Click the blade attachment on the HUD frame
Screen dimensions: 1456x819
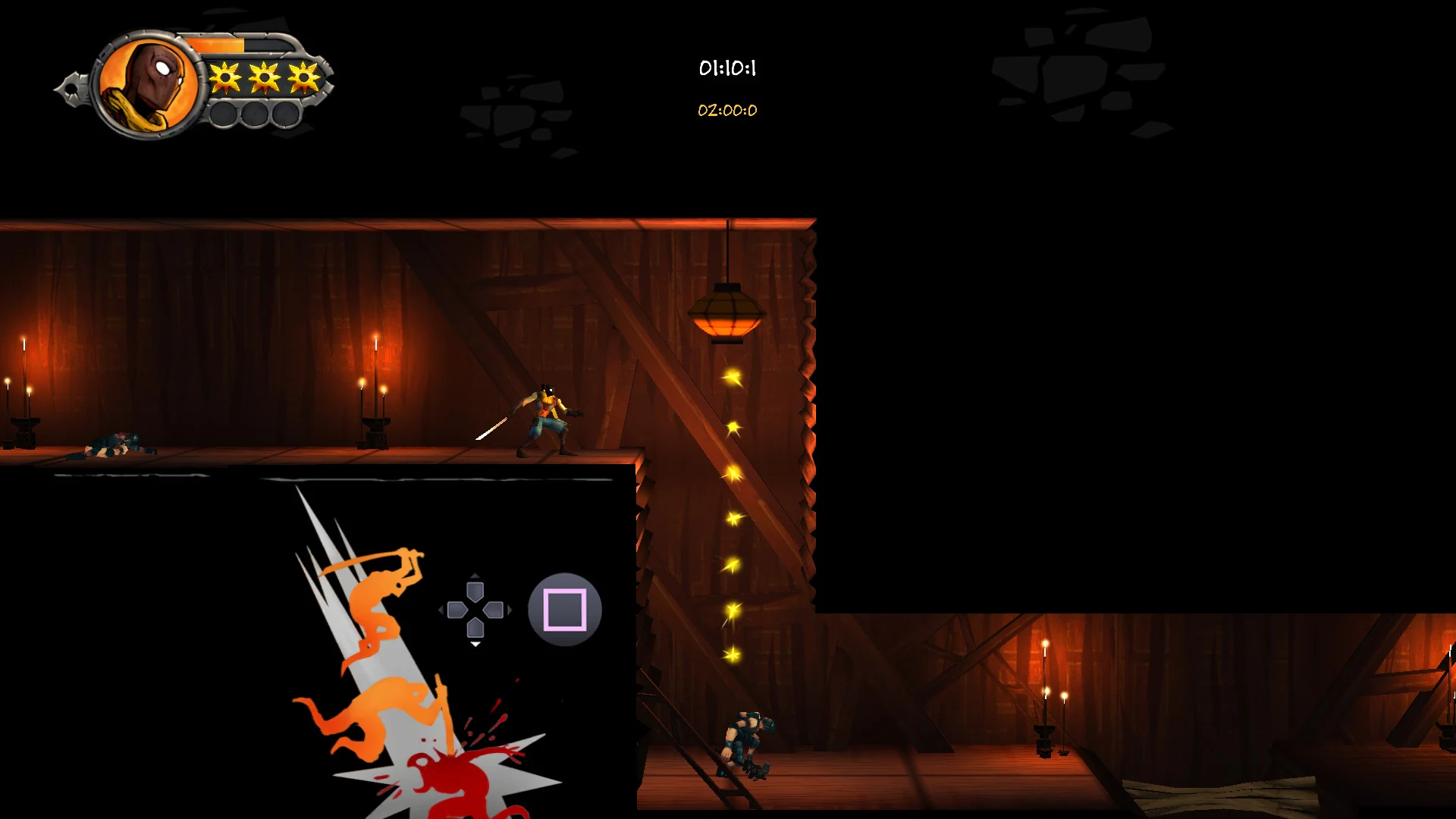(74, 87)
